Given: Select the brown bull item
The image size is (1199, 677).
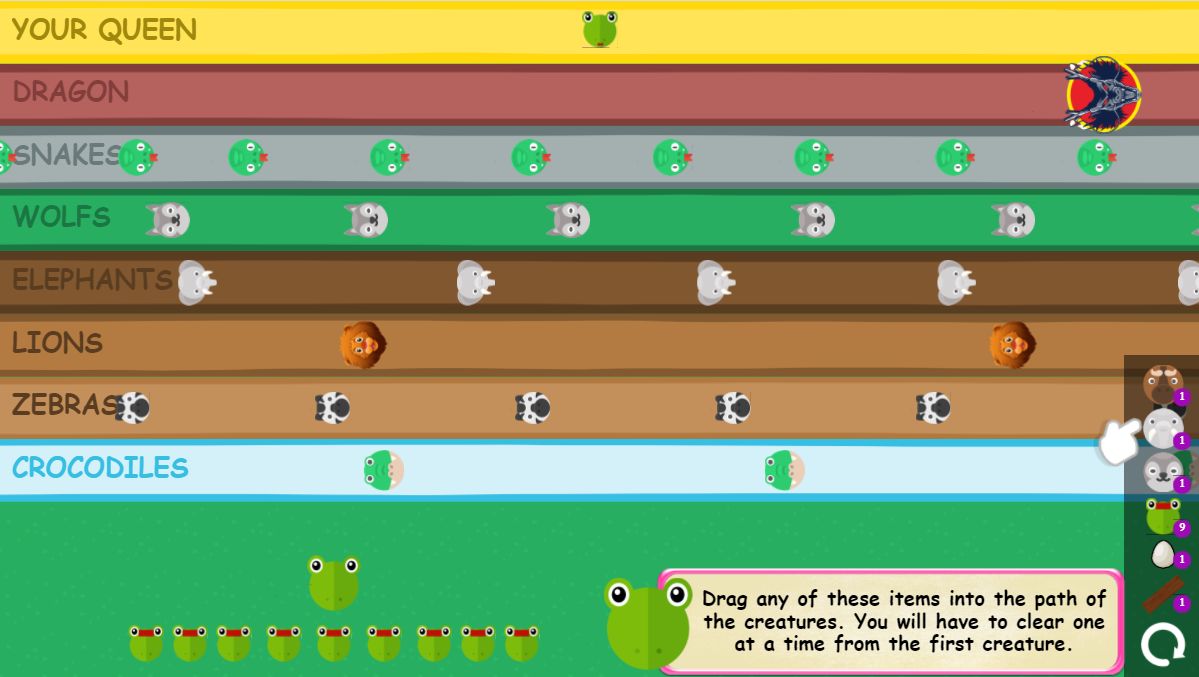Looking at the screenshot, I should pyautogui.click(x=1162, y=383).
